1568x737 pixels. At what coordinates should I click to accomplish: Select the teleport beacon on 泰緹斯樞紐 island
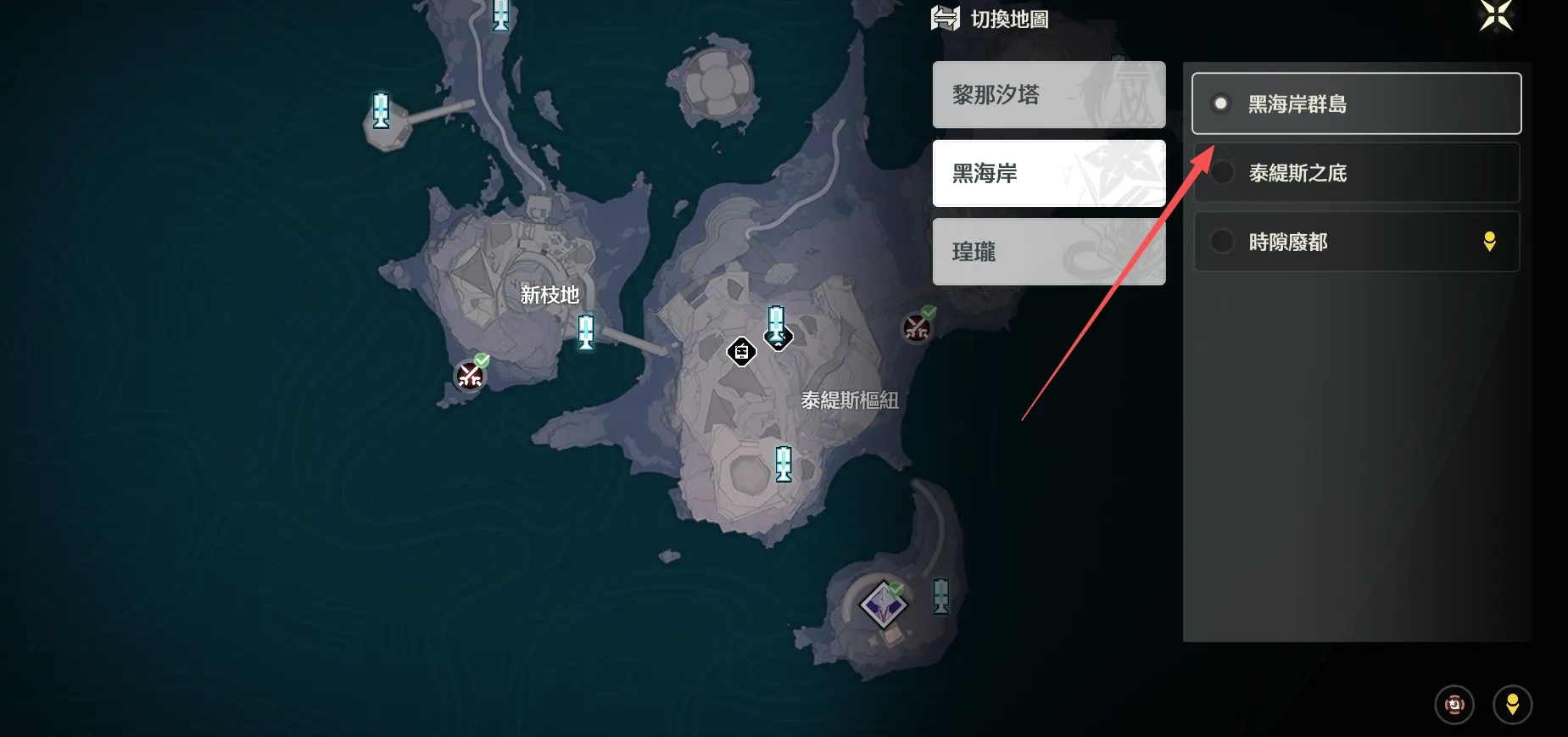783,464
